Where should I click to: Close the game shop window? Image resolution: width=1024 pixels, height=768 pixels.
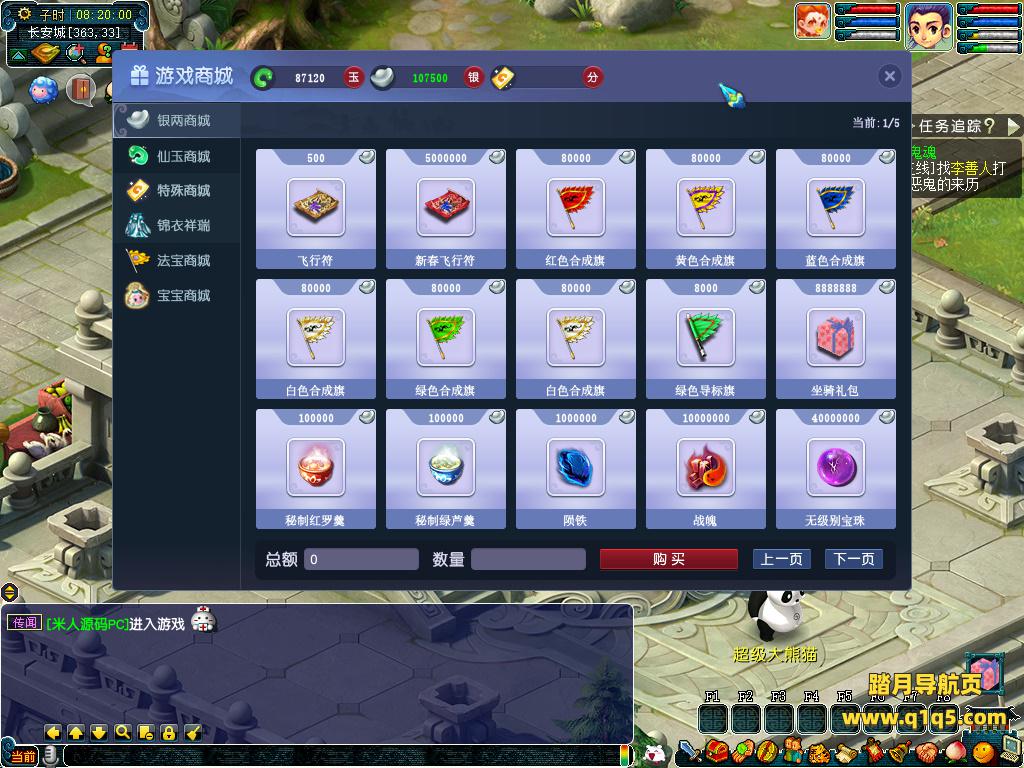pos(889,76)
